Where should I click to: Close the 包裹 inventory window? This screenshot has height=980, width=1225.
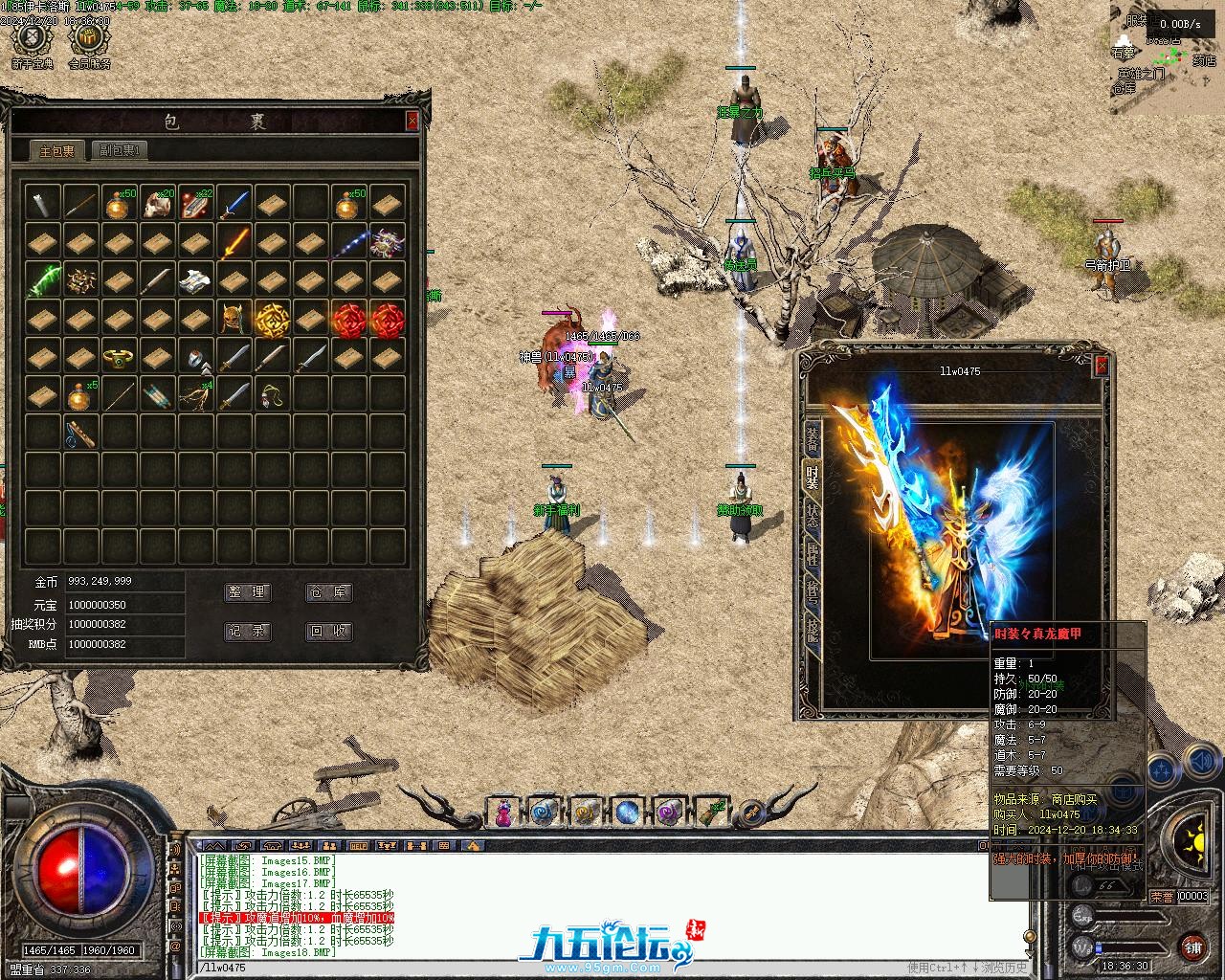click(412, 121)
